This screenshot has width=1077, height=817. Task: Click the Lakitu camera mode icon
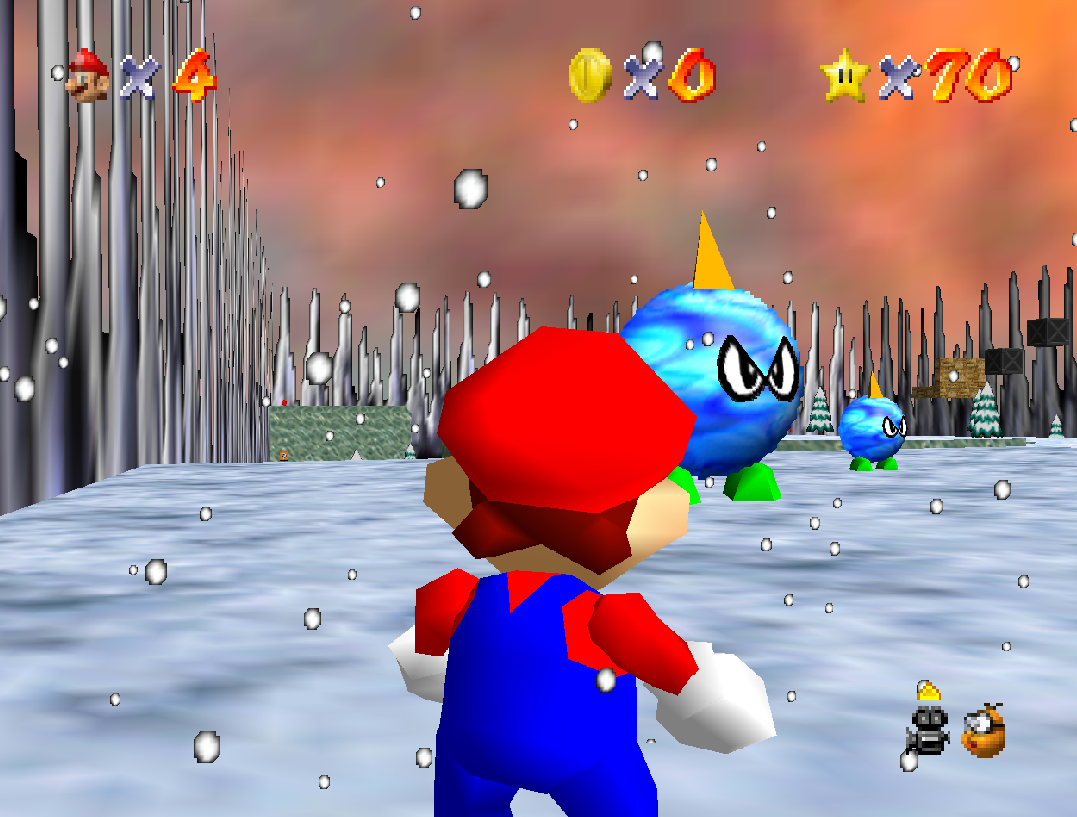point(983,731)
